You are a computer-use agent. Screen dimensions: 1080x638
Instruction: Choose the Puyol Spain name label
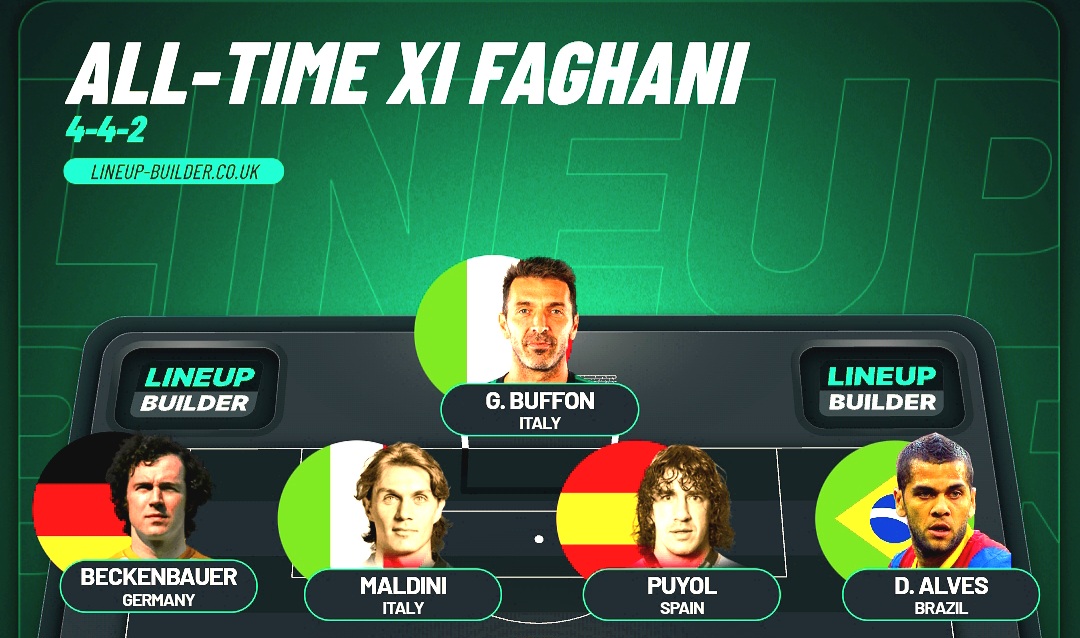point(682,594)
